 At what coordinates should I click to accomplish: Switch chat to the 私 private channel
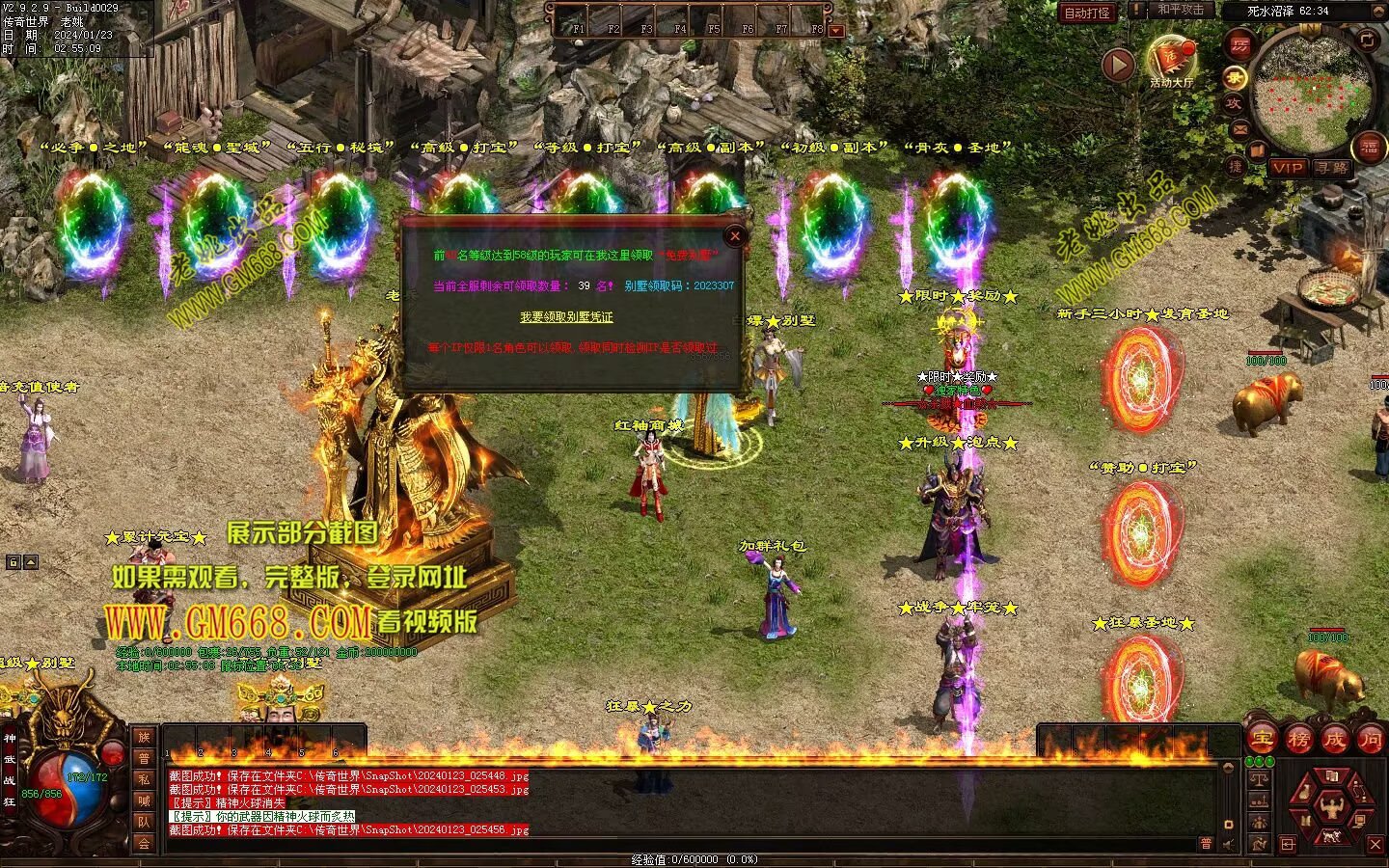[144, 779]
